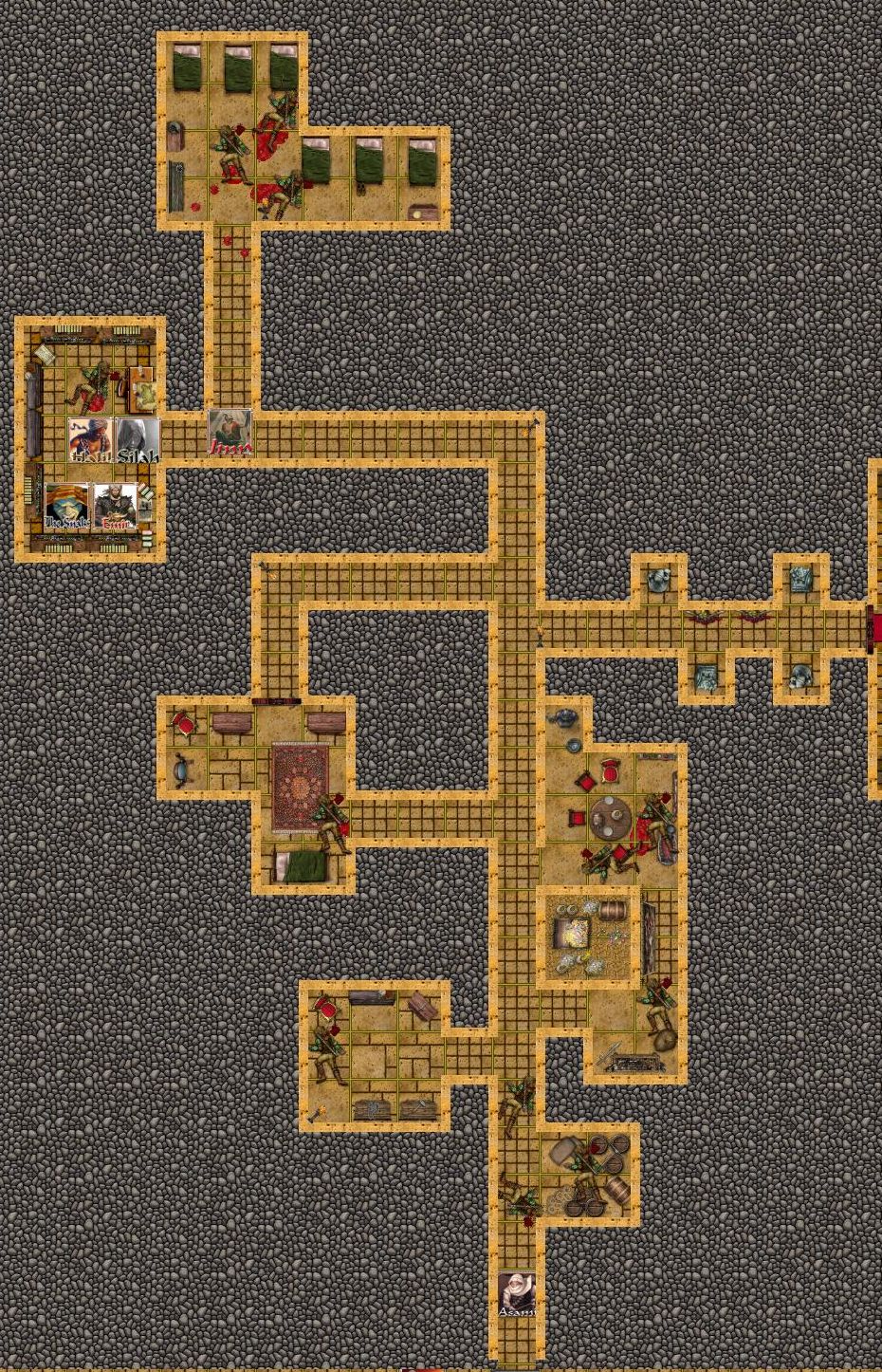The width and height of the screenshot is (882, 1372).
Task: Select the Silah hooded character token
Action: pyautogui.click(x=138, y=440)
